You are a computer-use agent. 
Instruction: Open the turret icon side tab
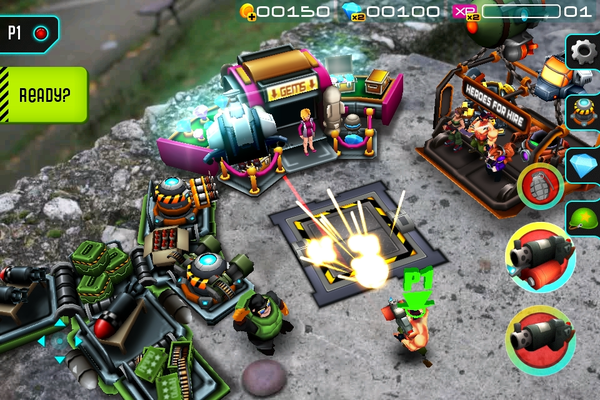pyautogui.click(x=584, y=109)
